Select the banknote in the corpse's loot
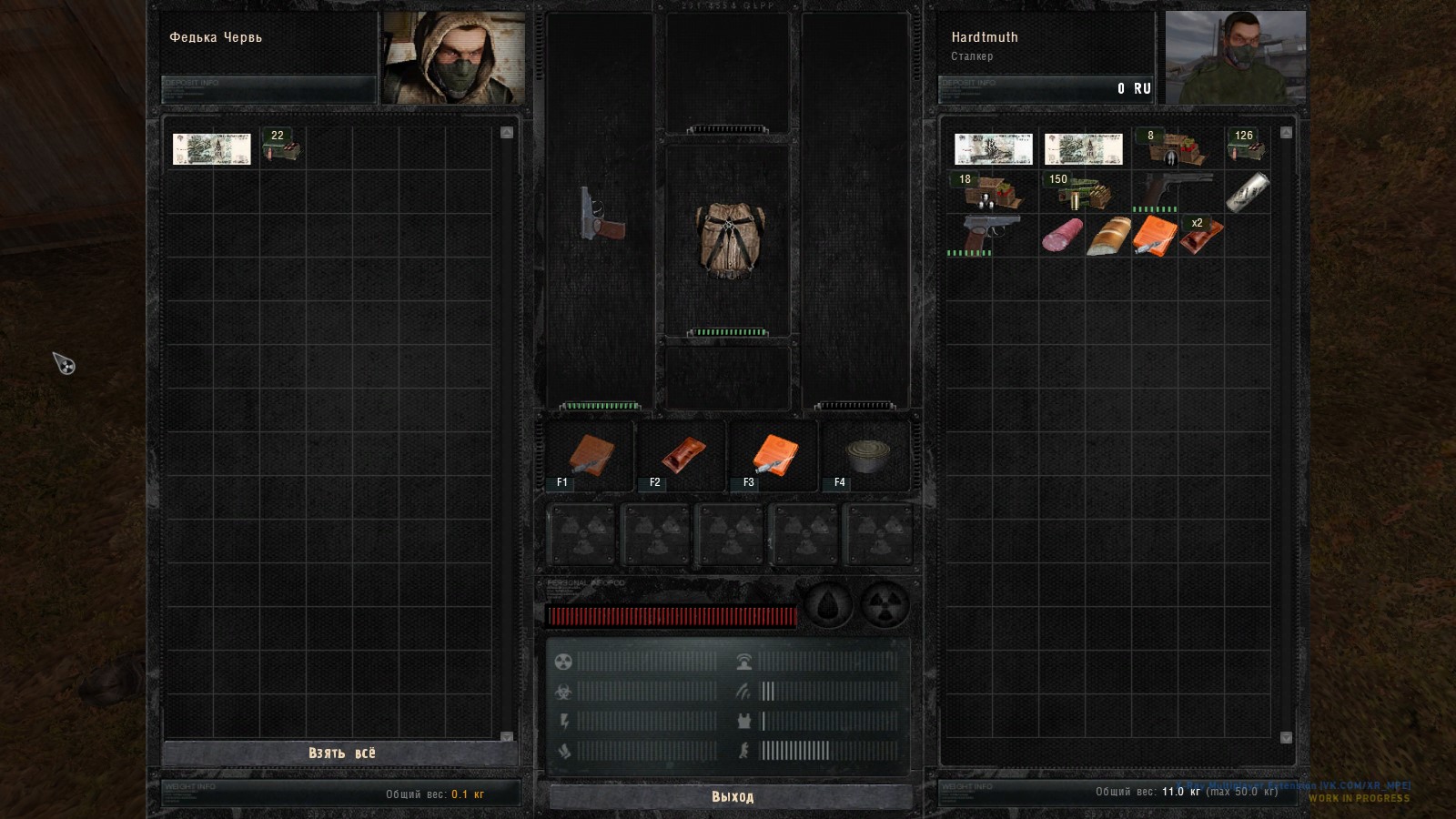Screen dimensions: 1456x819 click(x=211, y=149)
